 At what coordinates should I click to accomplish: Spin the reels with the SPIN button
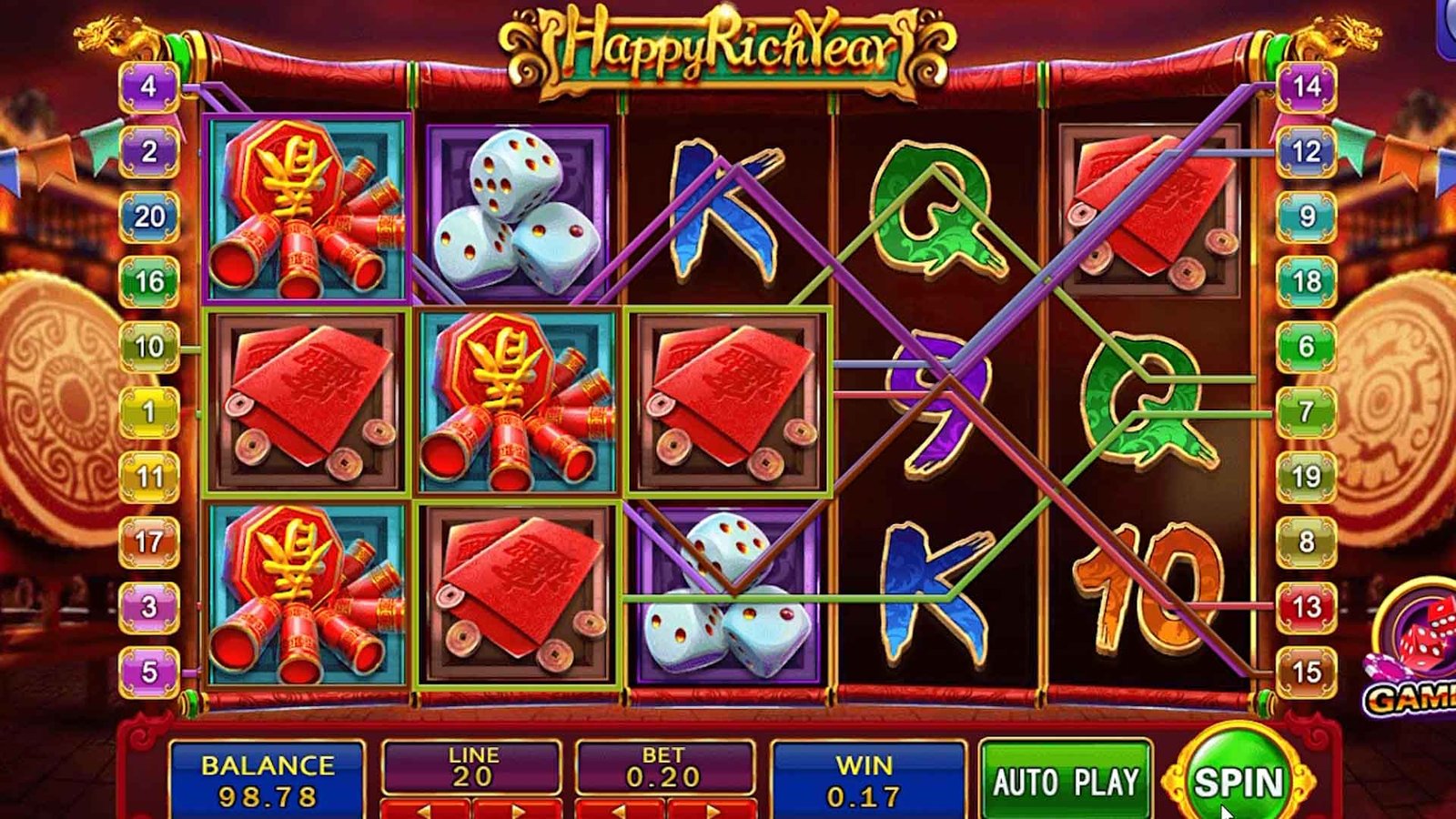pyautogui.click(x=1238, y=782)
